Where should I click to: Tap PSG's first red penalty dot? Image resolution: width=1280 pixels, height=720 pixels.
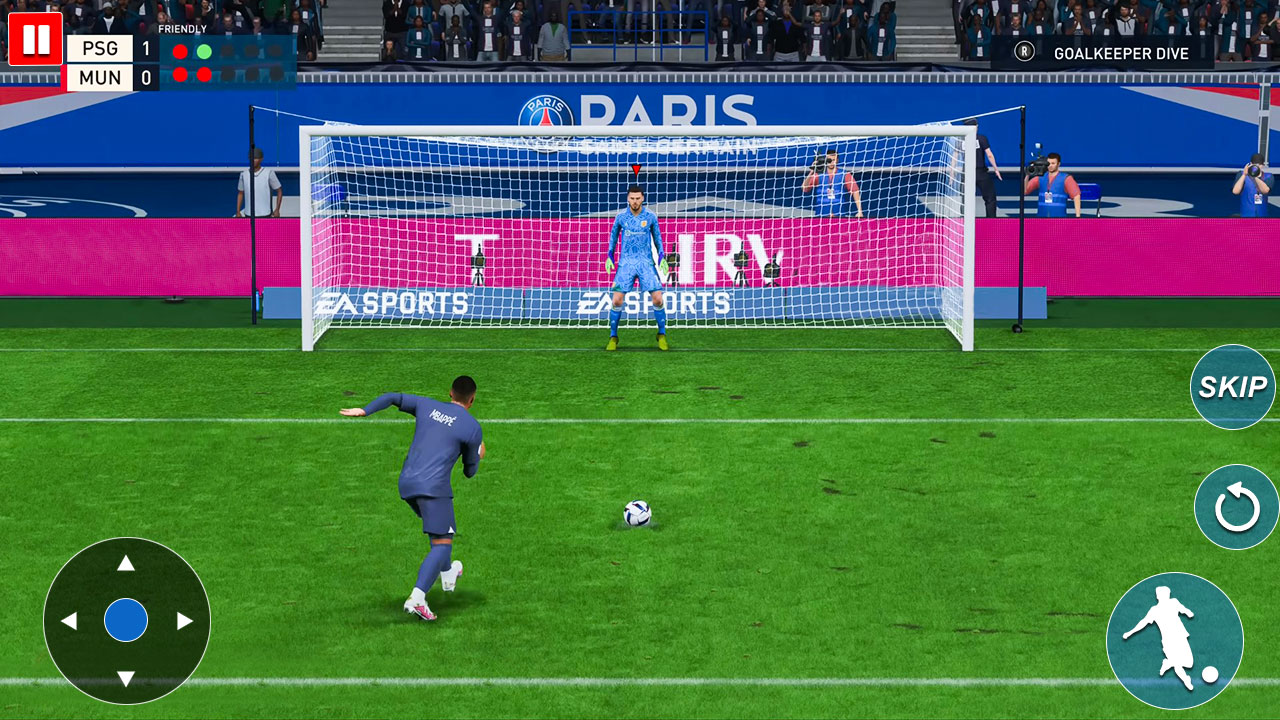180,49
